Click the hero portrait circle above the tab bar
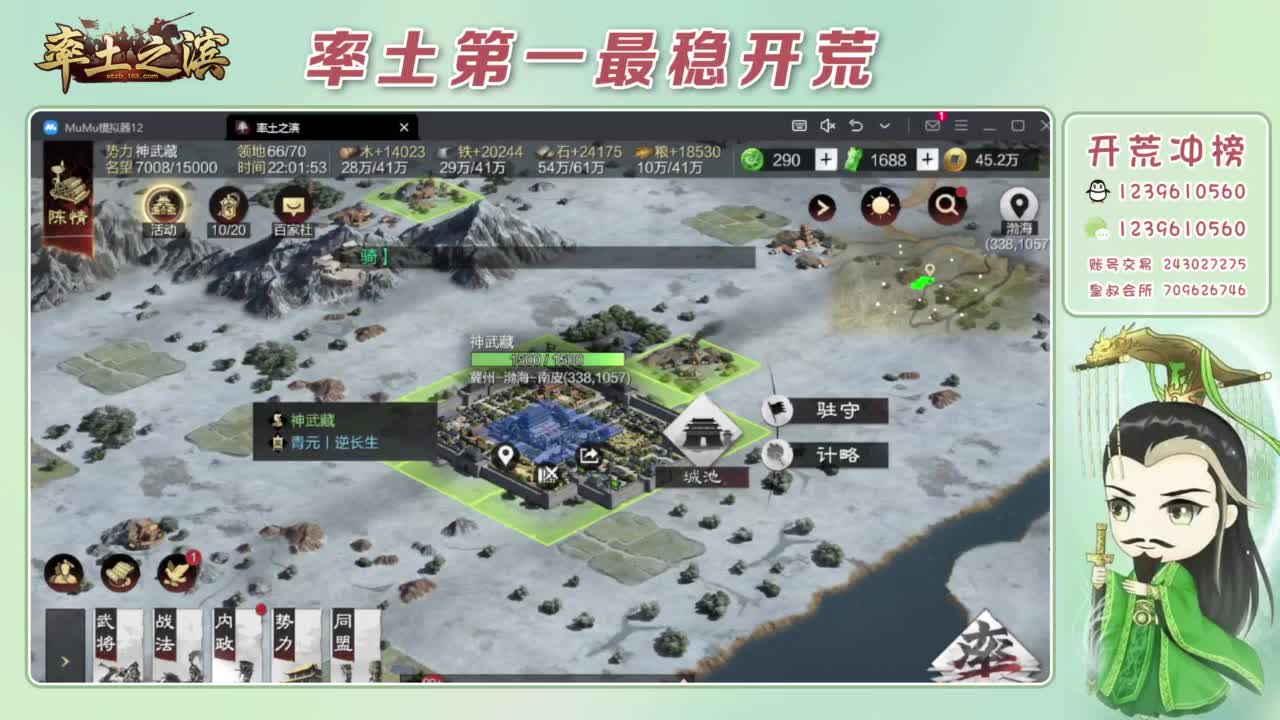 [x=62, y=570]
